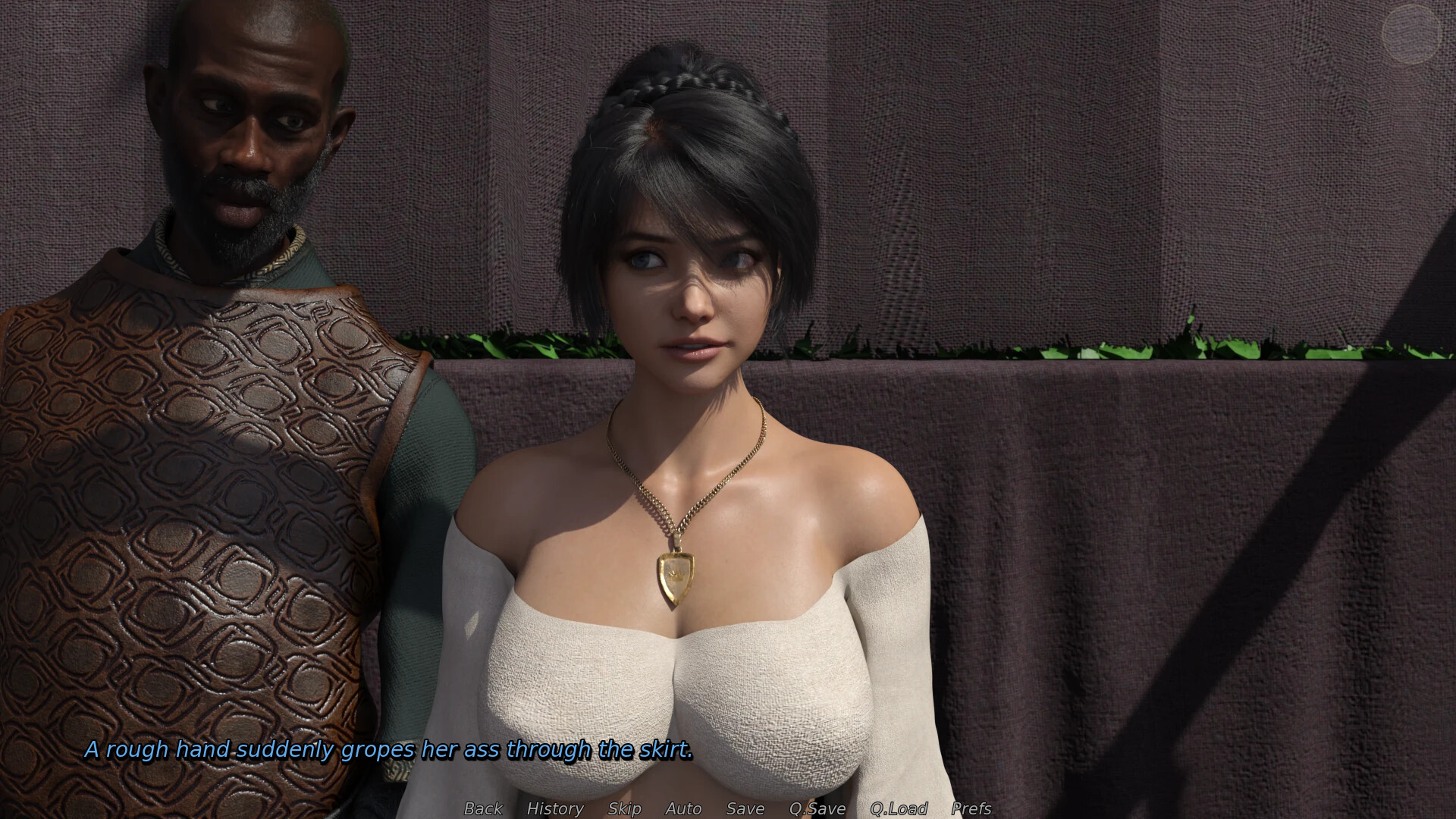
Task: Open the Prefs preferences screen
Action: (973, 808)
